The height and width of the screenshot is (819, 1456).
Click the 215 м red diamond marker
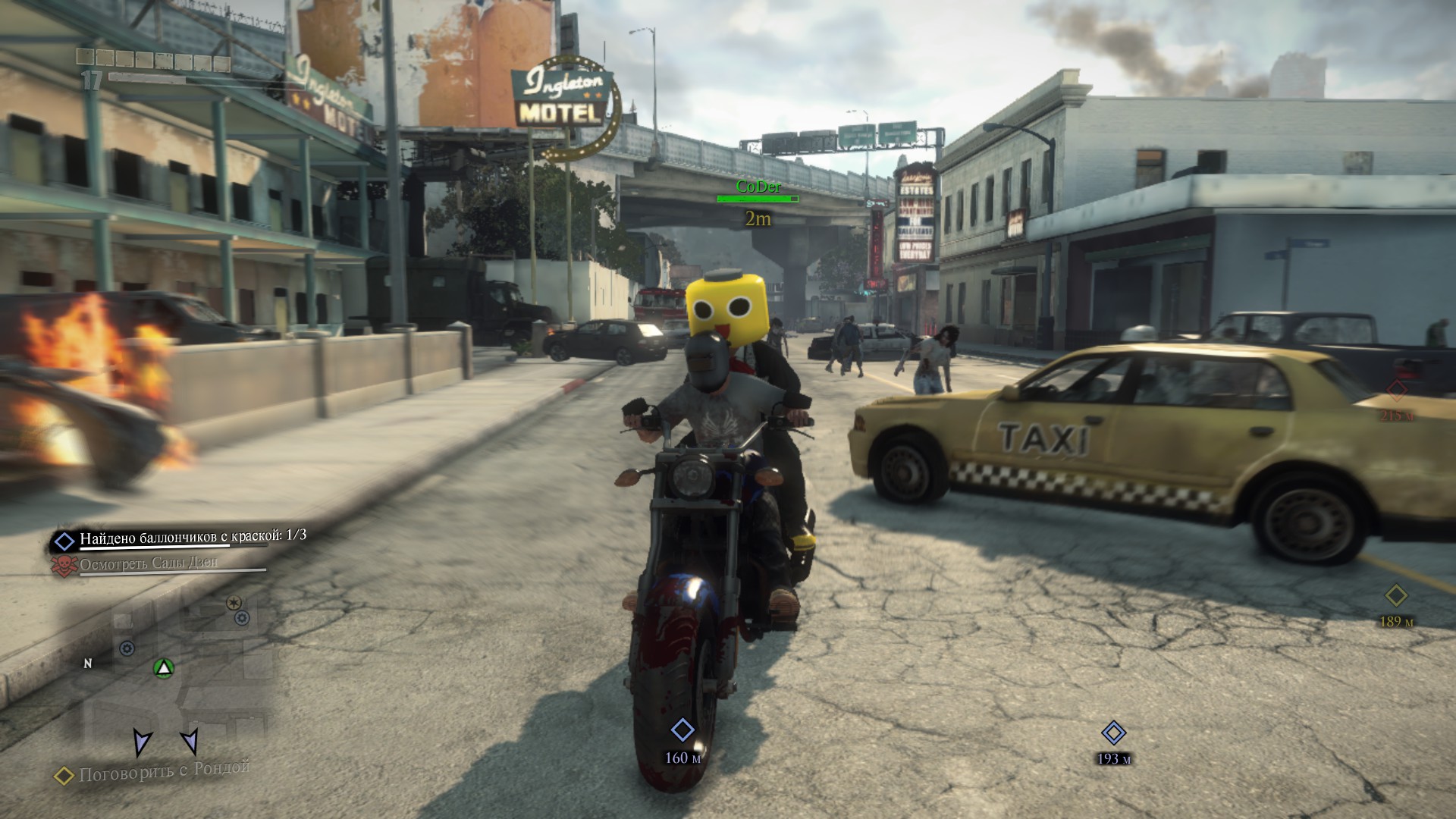[x=1396, y=391]
